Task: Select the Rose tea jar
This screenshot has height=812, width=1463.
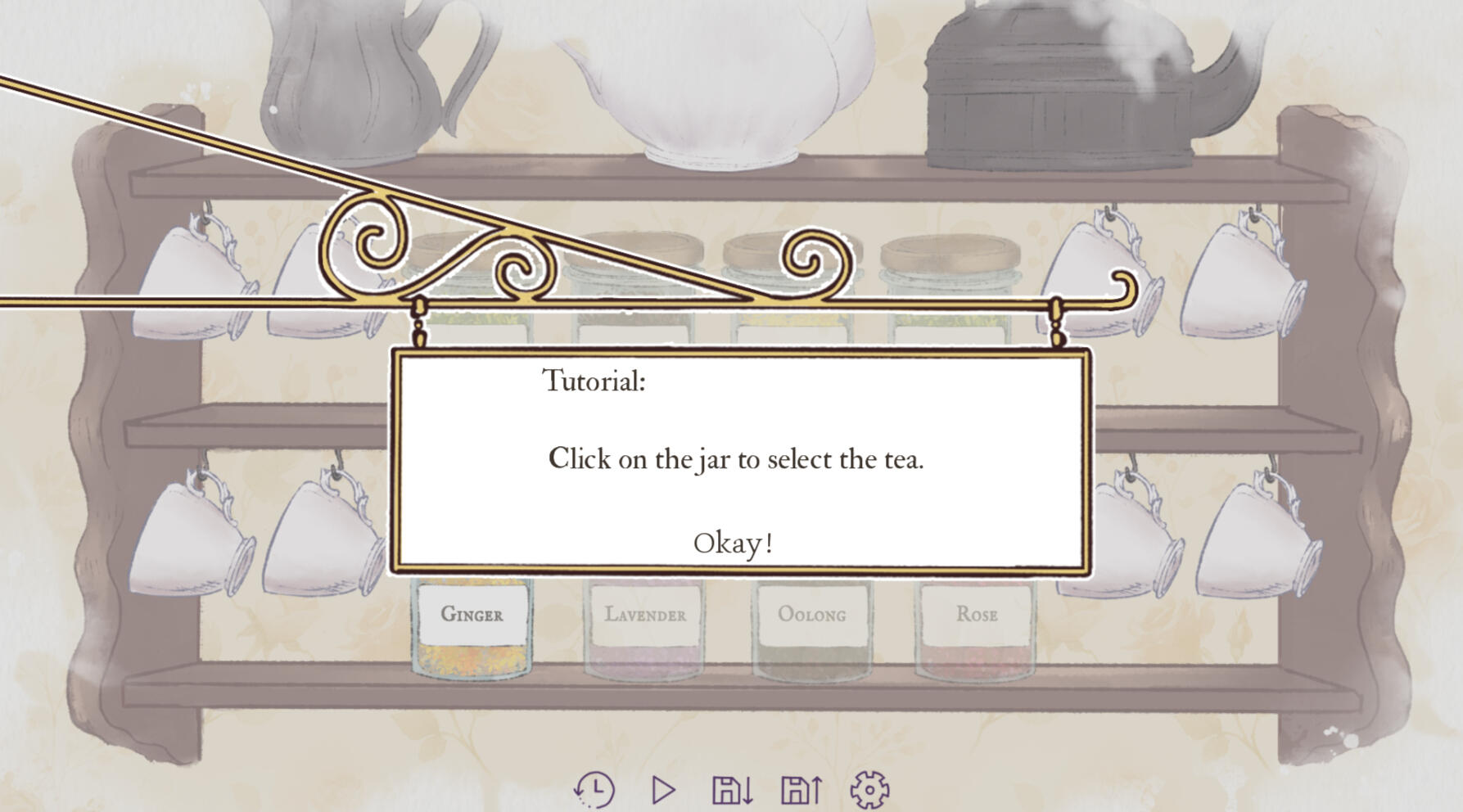Action: [x=976, y=626]
